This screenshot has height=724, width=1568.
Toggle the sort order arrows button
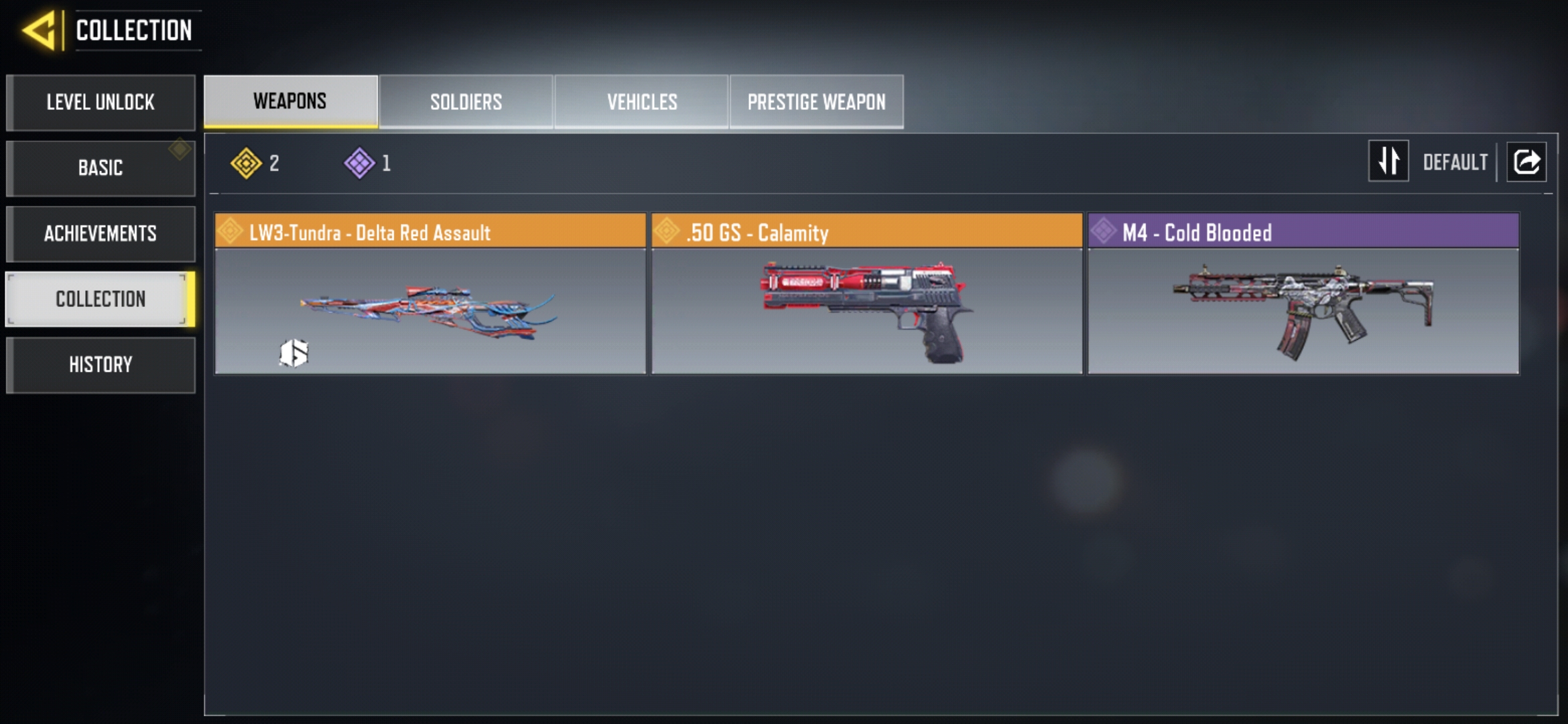[x=1388, y=161]
